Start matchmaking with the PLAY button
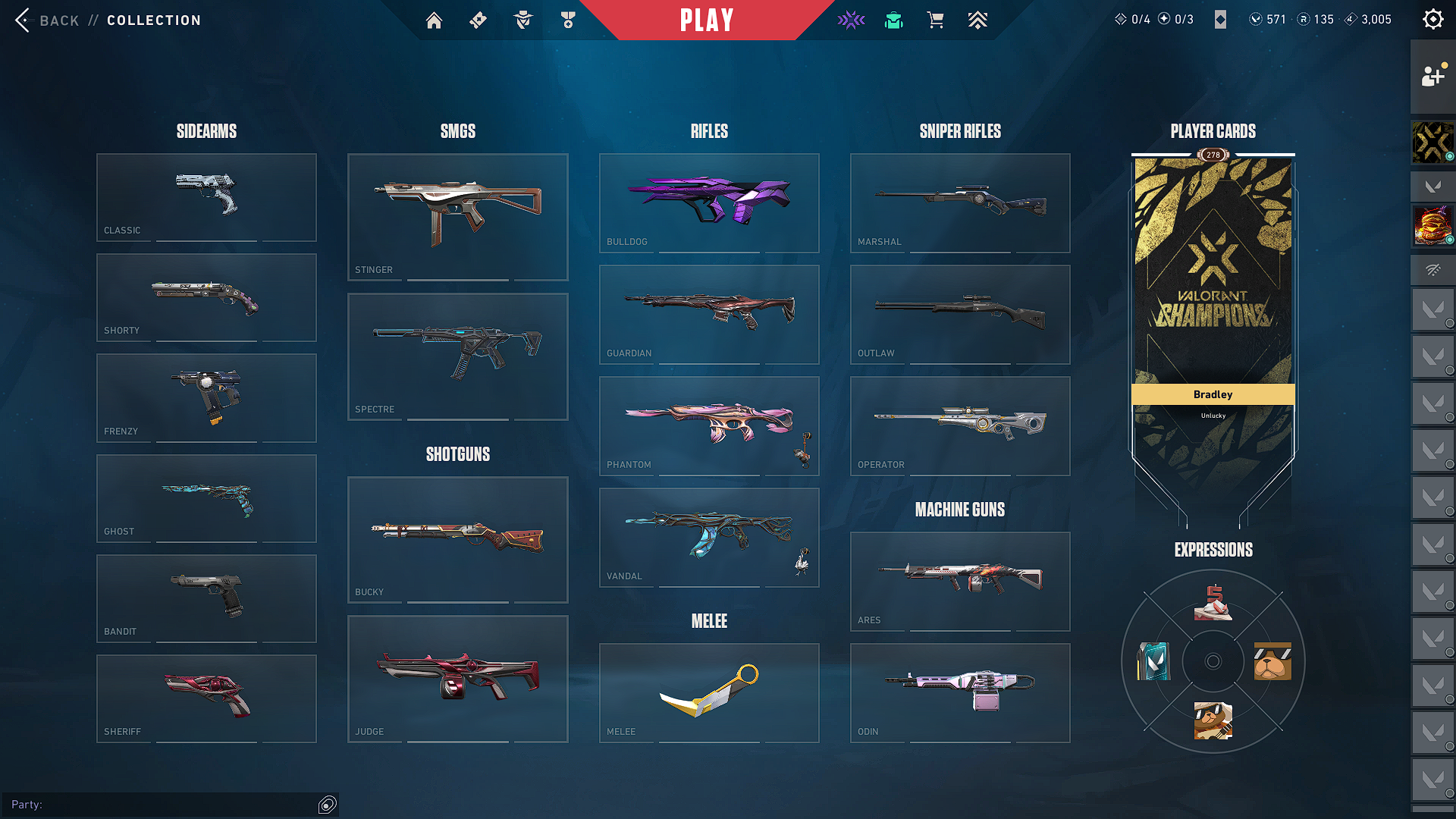The width and height of the screenshot is (1456, 819). coord(706,20)
